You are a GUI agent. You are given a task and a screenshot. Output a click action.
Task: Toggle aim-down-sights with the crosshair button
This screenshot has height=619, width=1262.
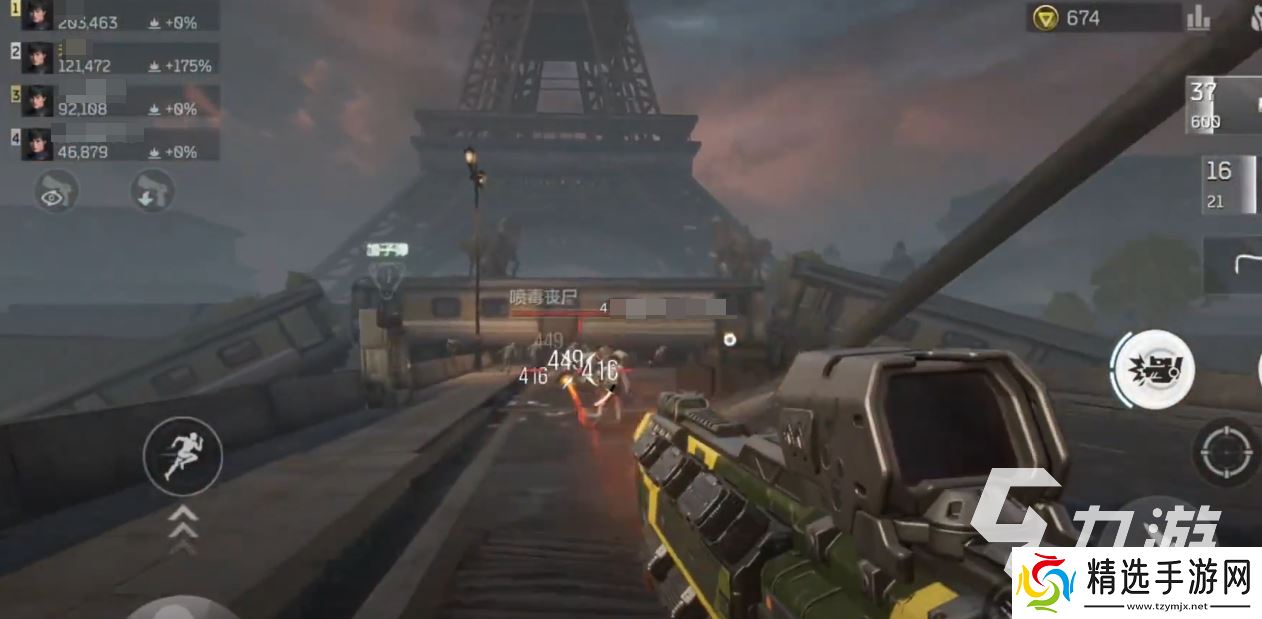tap(1226, 453)
